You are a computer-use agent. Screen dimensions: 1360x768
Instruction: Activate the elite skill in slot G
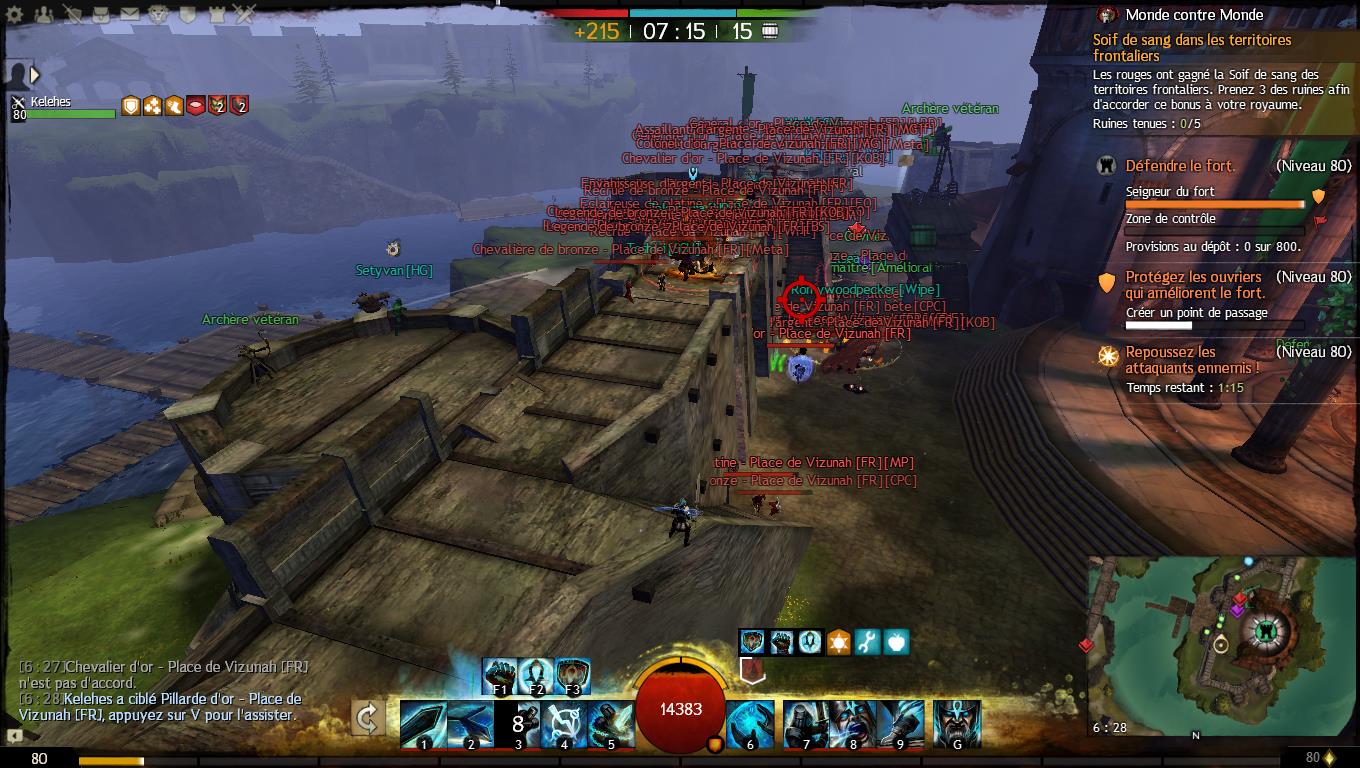coord(956,724)
